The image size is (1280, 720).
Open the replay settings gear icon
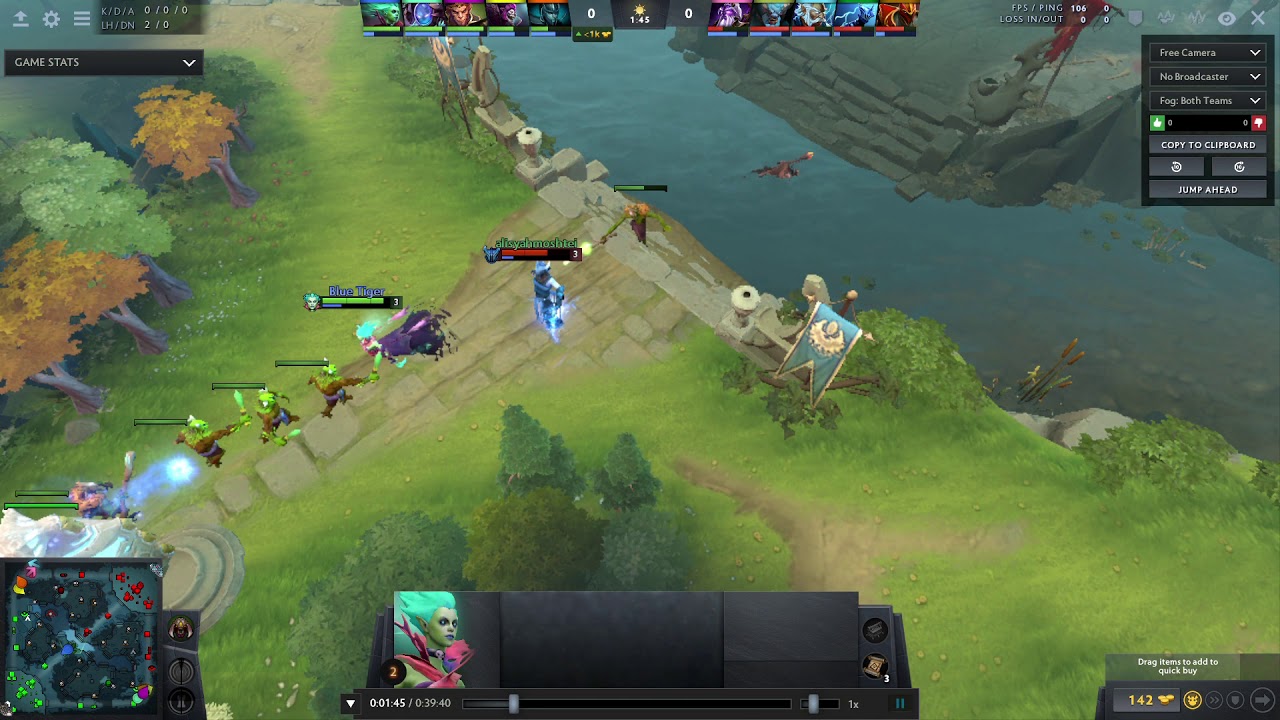click(49, 17)
